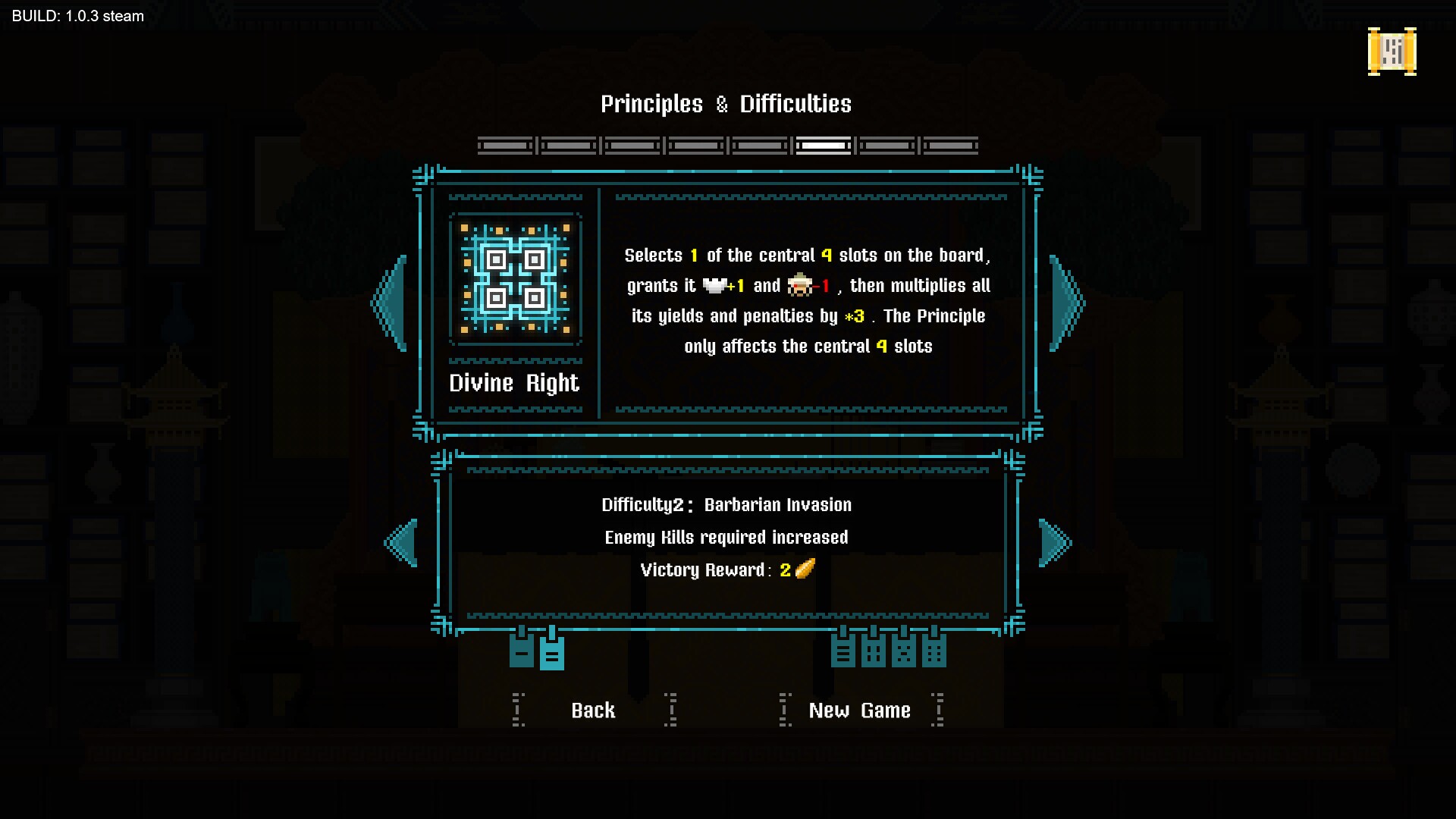Click the population +1 resource icon in description

point(716,286)
